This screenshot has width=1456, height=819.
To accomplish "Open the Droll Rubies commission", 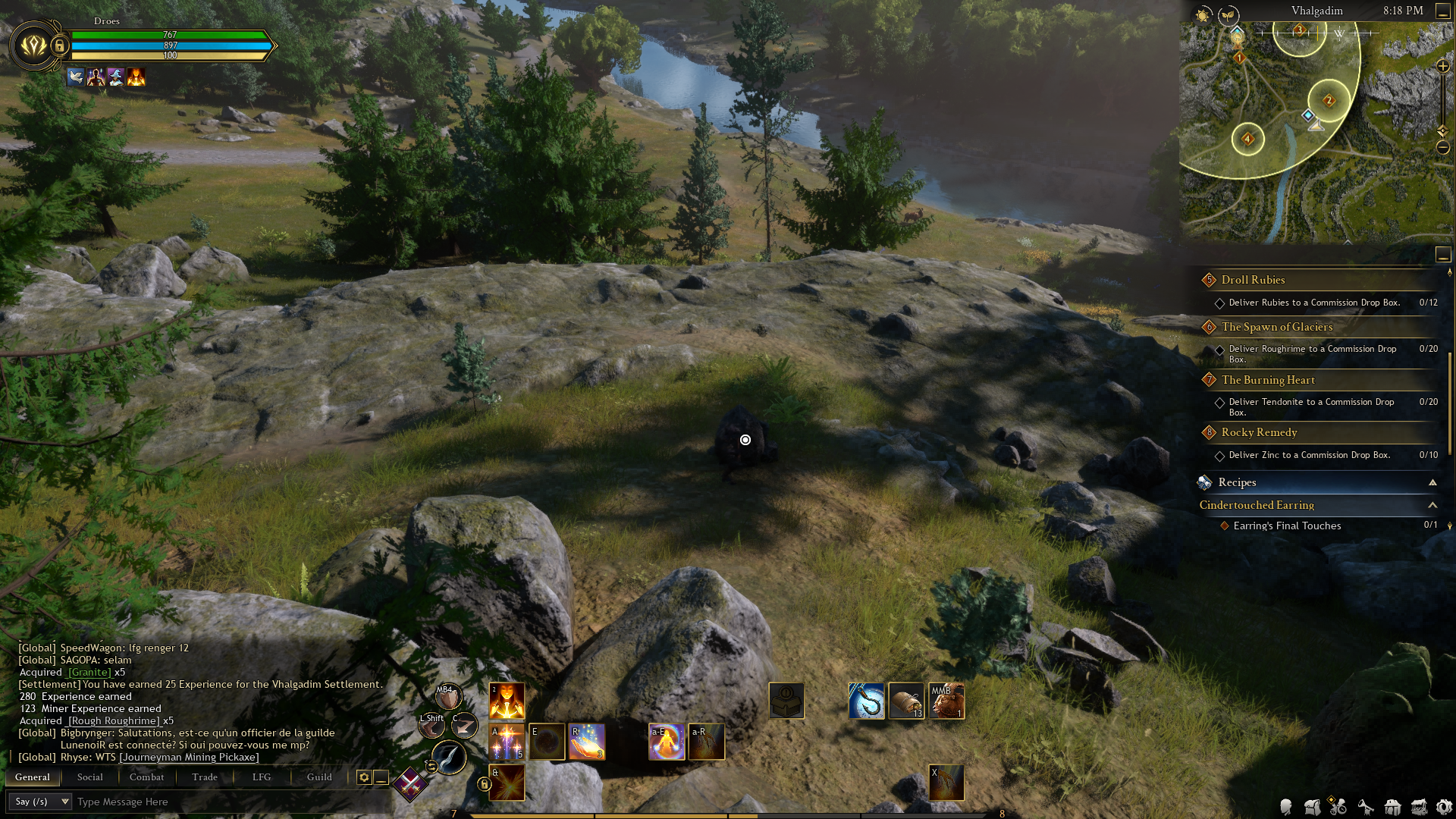I will 1253,280.
